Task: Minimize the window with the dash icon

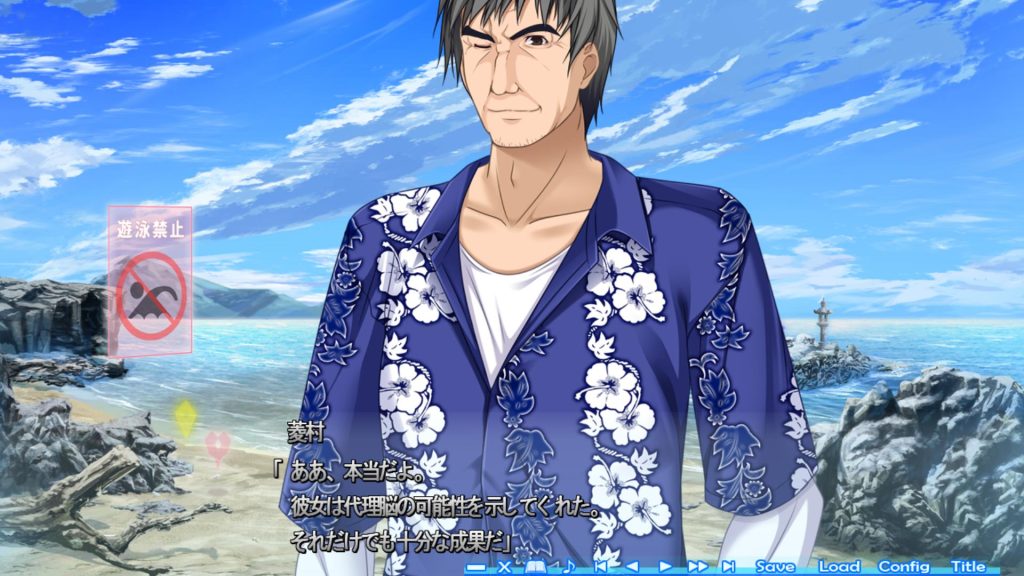Action: [x=476, y=567]
